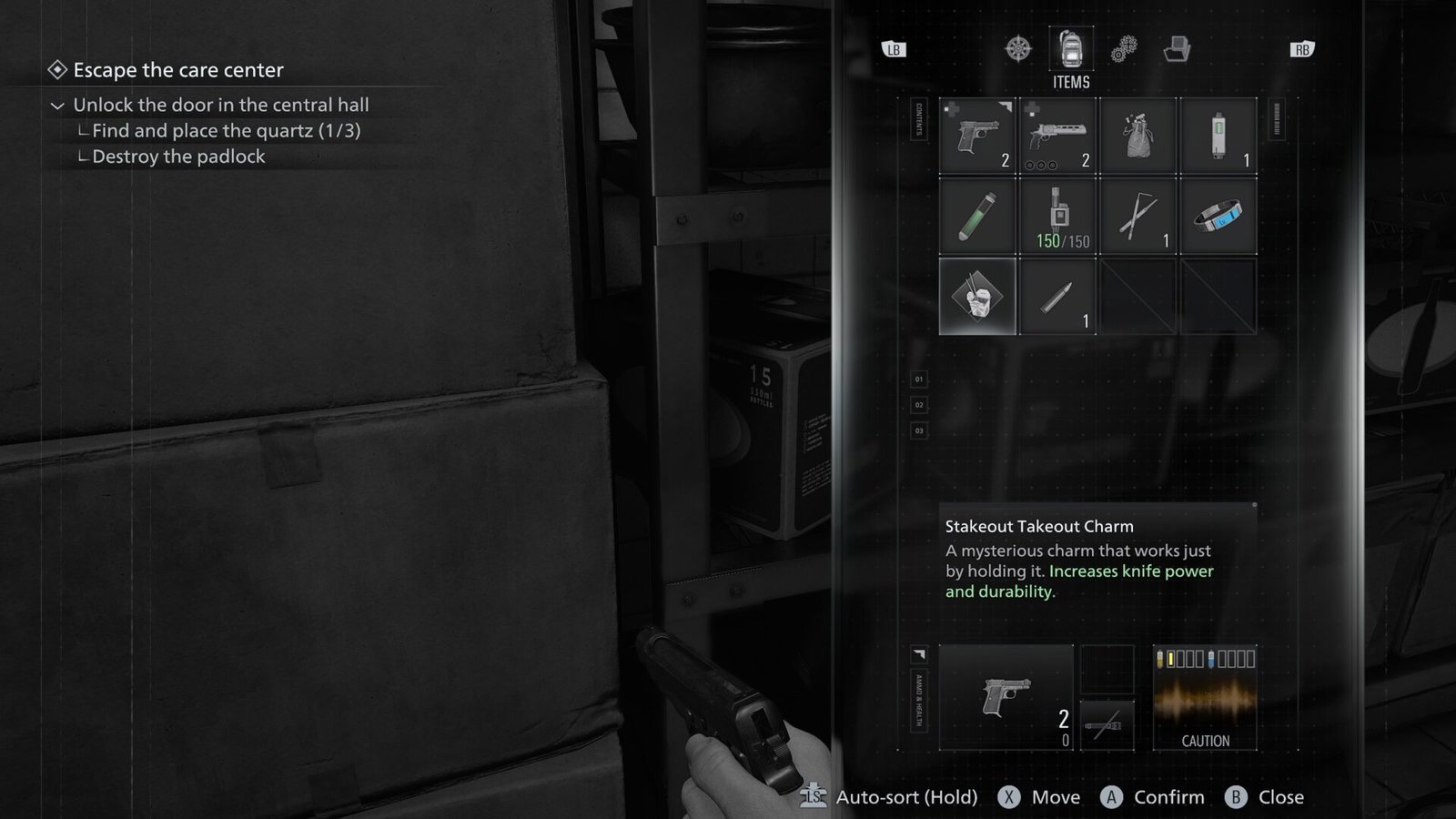Select the 150/150 device item
This screenshot has height=819, width=1456.
[x=1057, y=216]
